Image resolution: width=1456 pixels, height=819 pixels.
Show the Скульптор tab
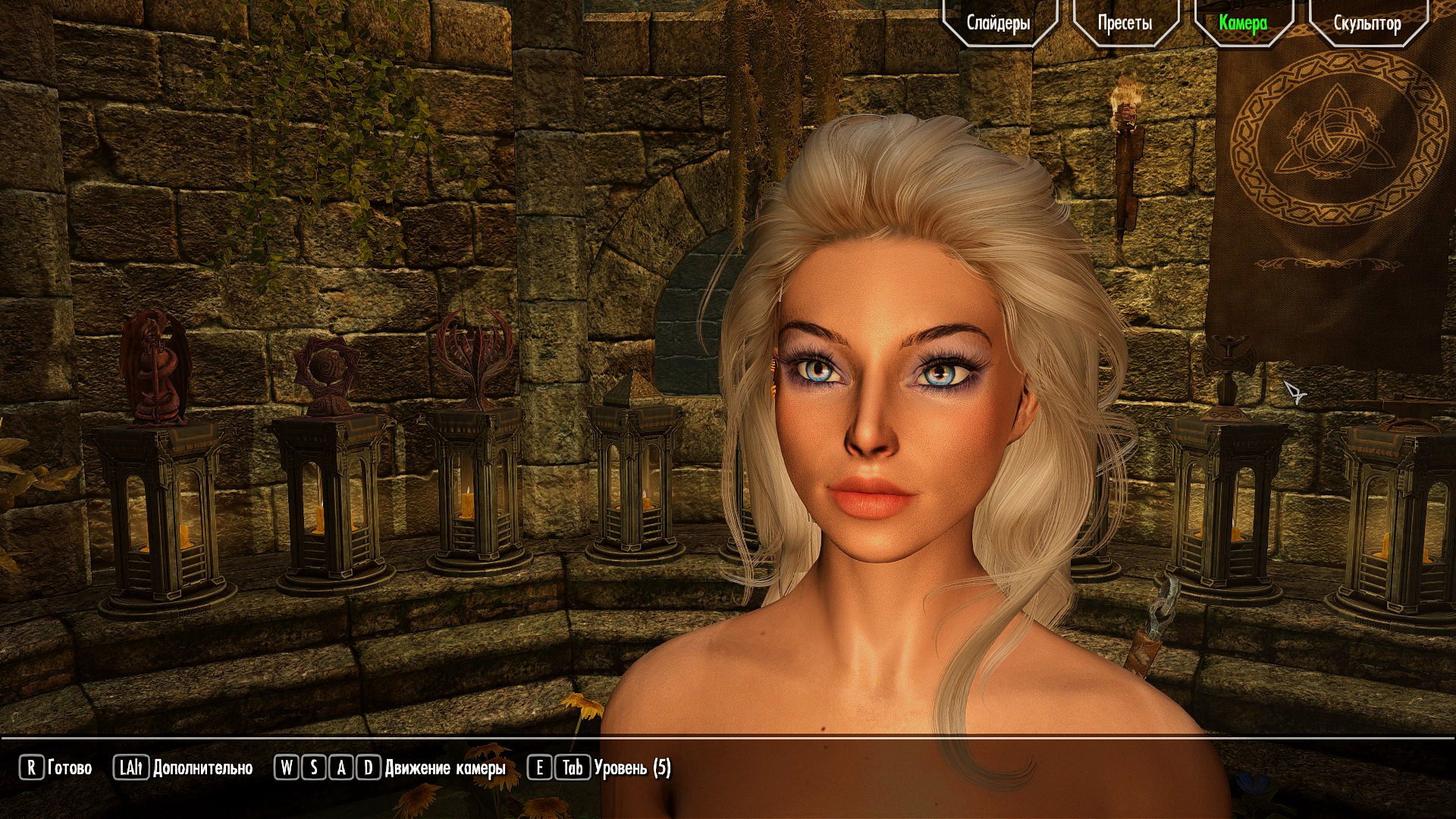1367,23
